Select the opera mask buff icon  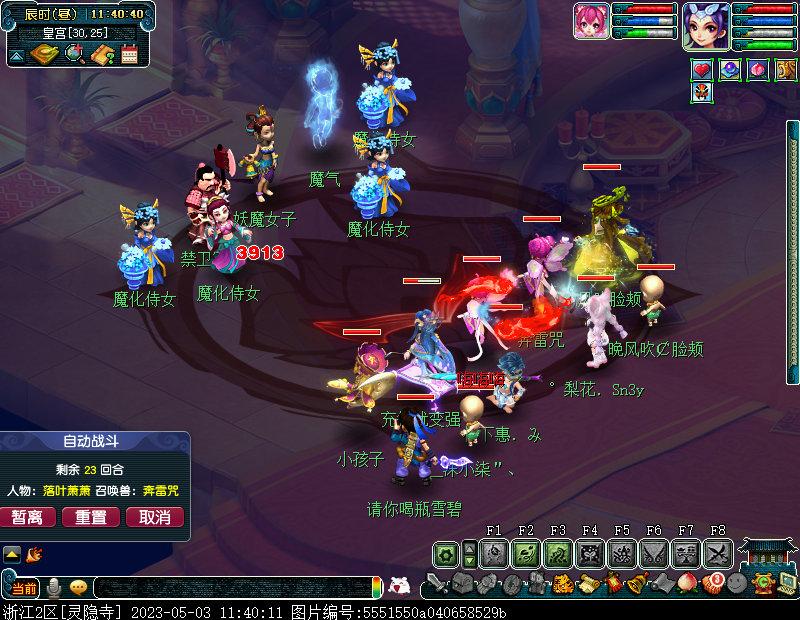coord(703,94)
